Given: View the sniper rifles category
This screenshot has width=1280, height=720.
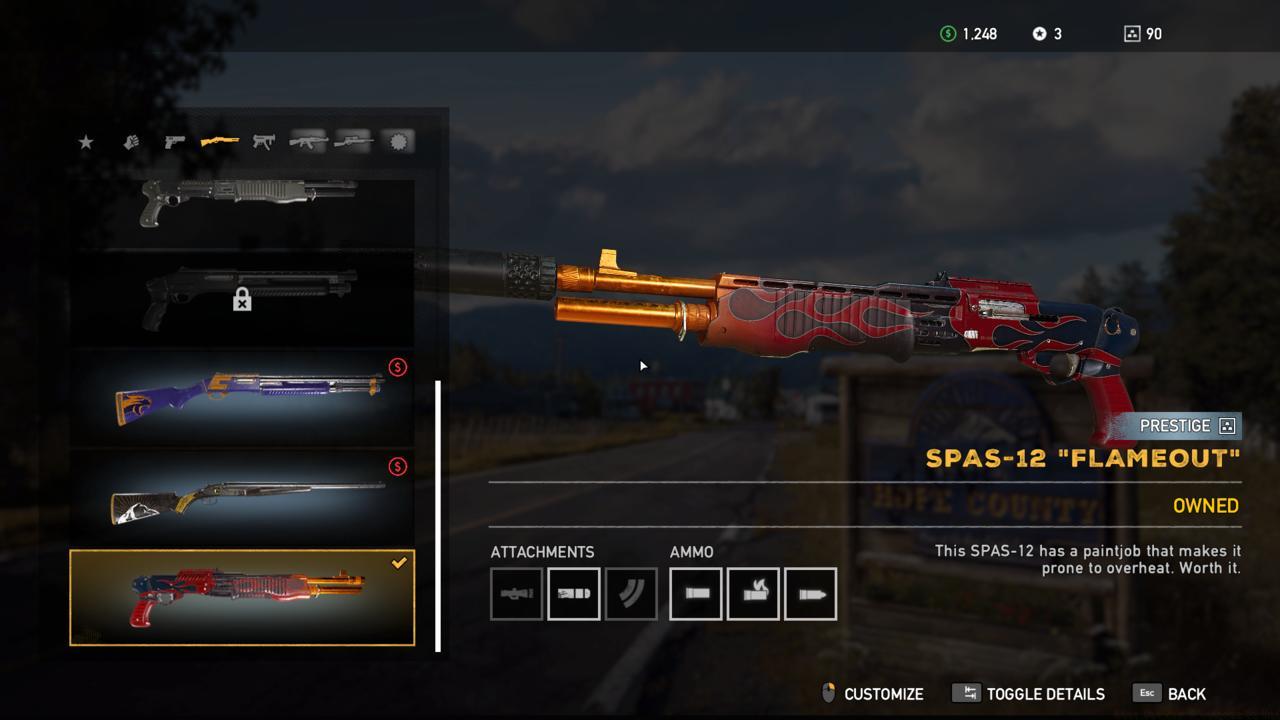Looking at the screenshot, I should click(x=354, y=141).
